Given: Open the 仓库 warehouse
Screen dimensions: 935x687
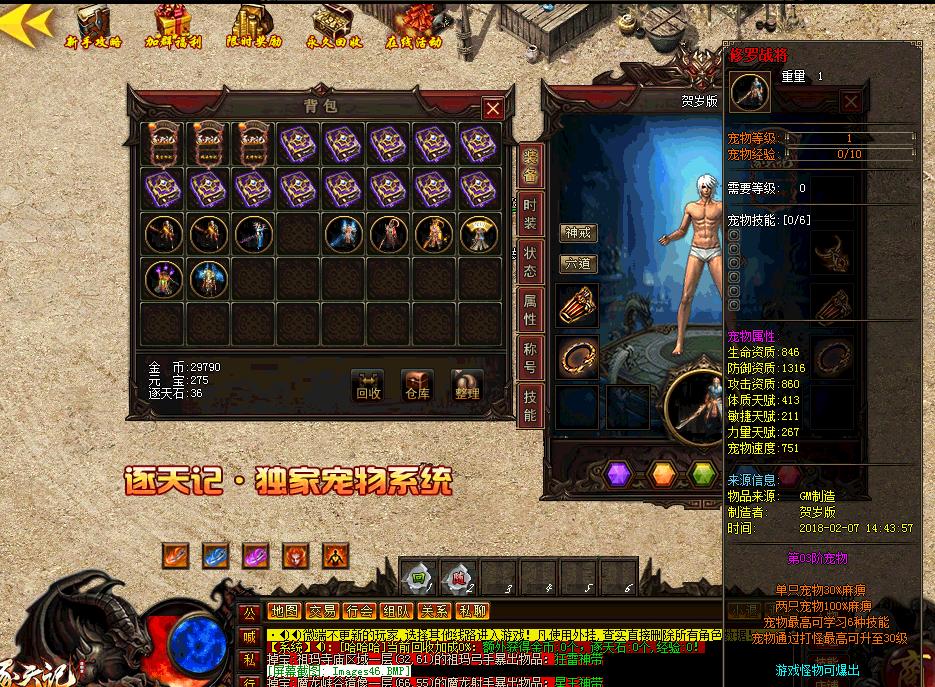Looking at the screenshot, I should (x=417, y=385).
